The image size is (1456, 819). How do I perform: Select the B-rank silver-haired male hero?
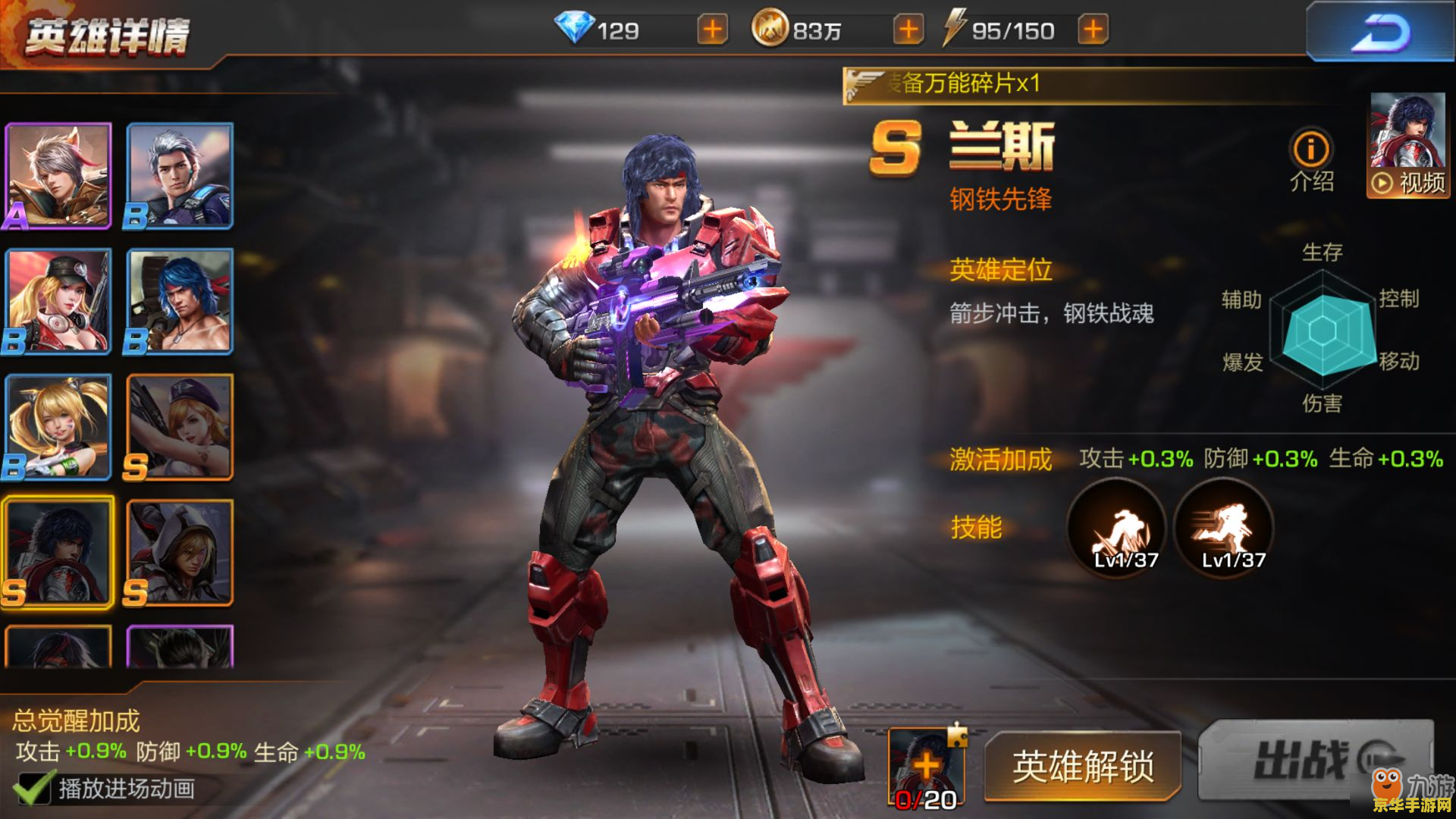pyautogui.click(x=180, y=176)
